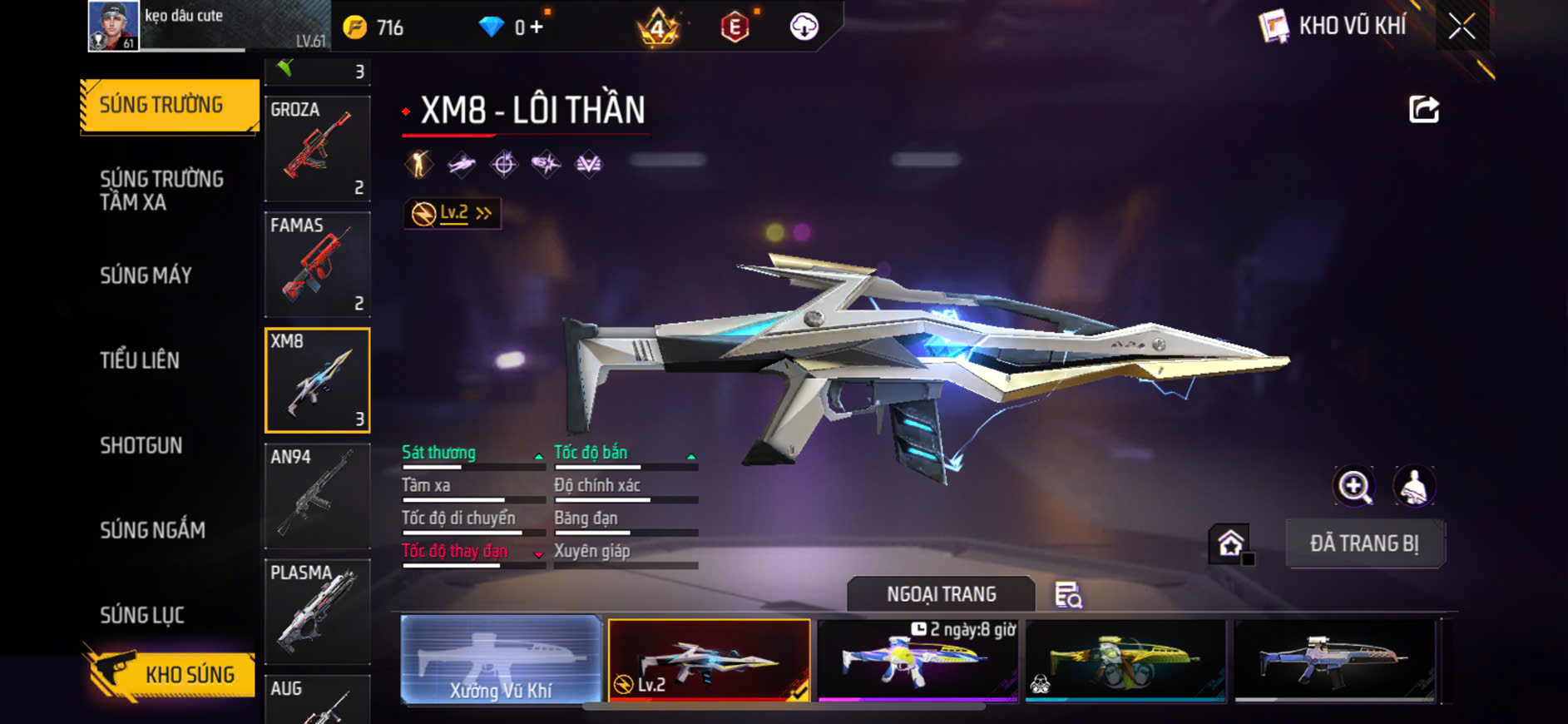1568x724 pixels.
Task: Open the Lv.2 skin upgrade button
Action: click(x=453, y=214)
